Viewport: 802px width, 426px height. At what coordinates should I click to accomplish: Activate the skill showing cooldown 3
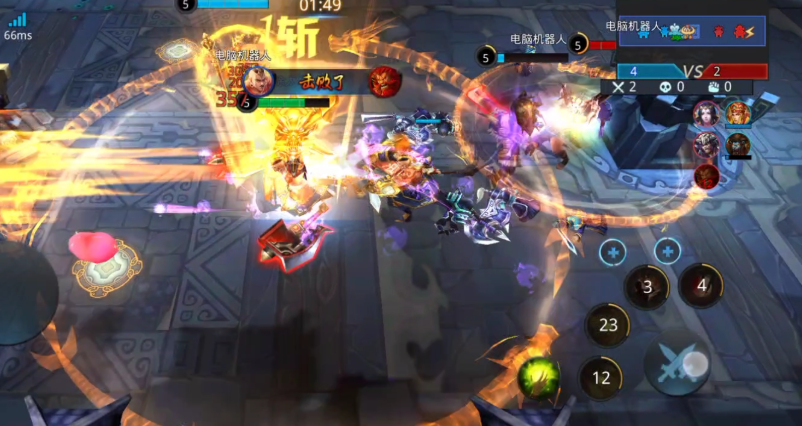click(647, 287)
